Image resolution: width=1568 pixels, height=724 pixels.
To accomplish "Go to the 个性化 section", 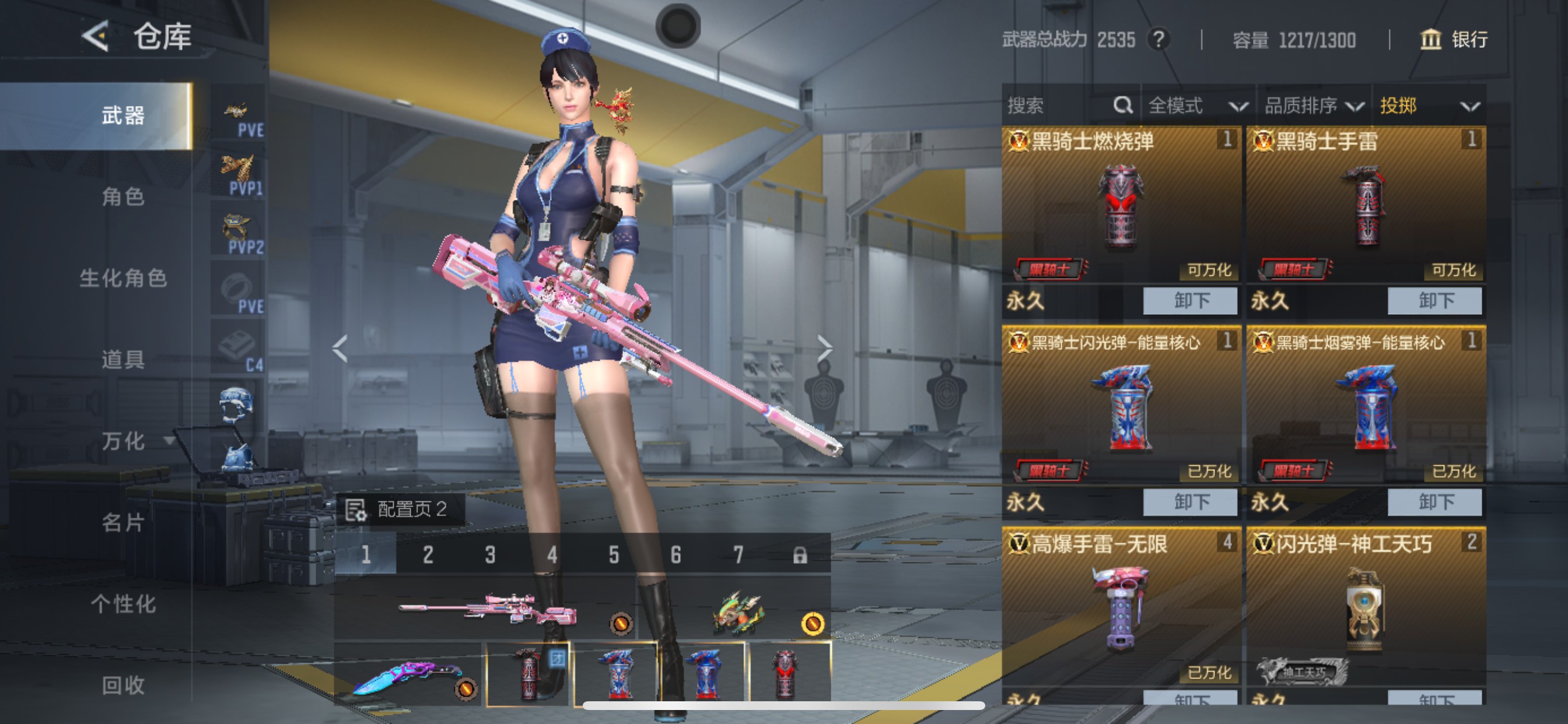I will pos(123,604).
